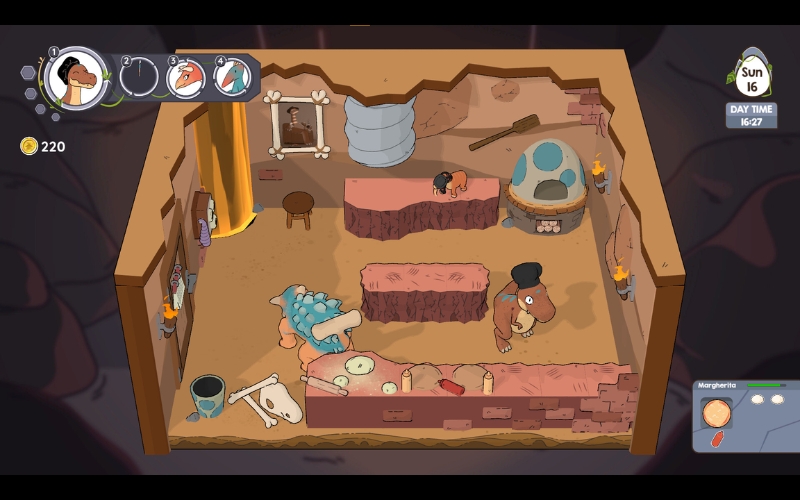Choose the empty player slot numbered 2
800x500 pixels.
point(140,77)
